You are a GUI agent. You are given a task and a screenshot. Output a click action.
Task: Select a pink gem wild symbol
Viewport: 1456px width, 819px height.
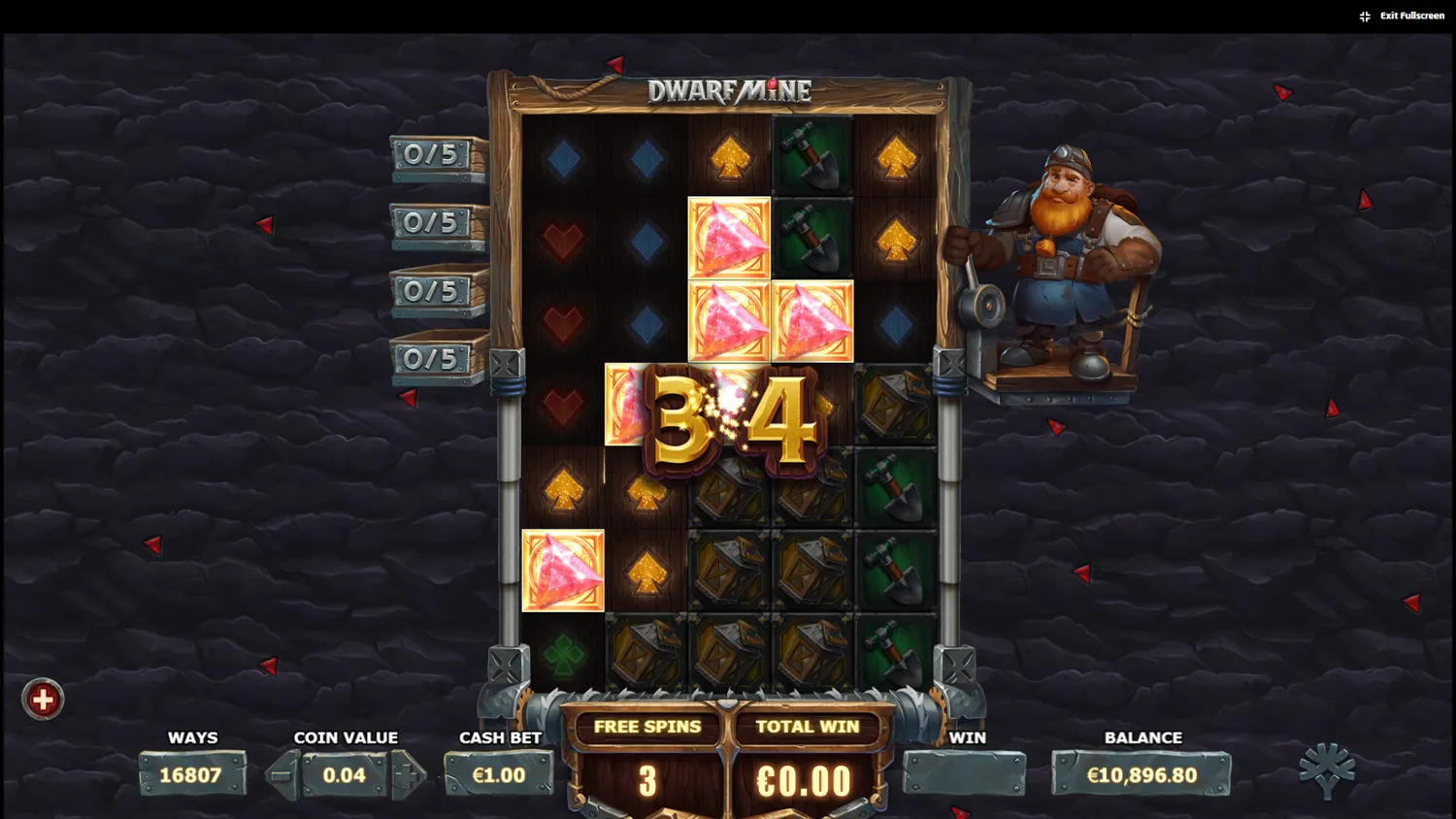click(728, 236)
